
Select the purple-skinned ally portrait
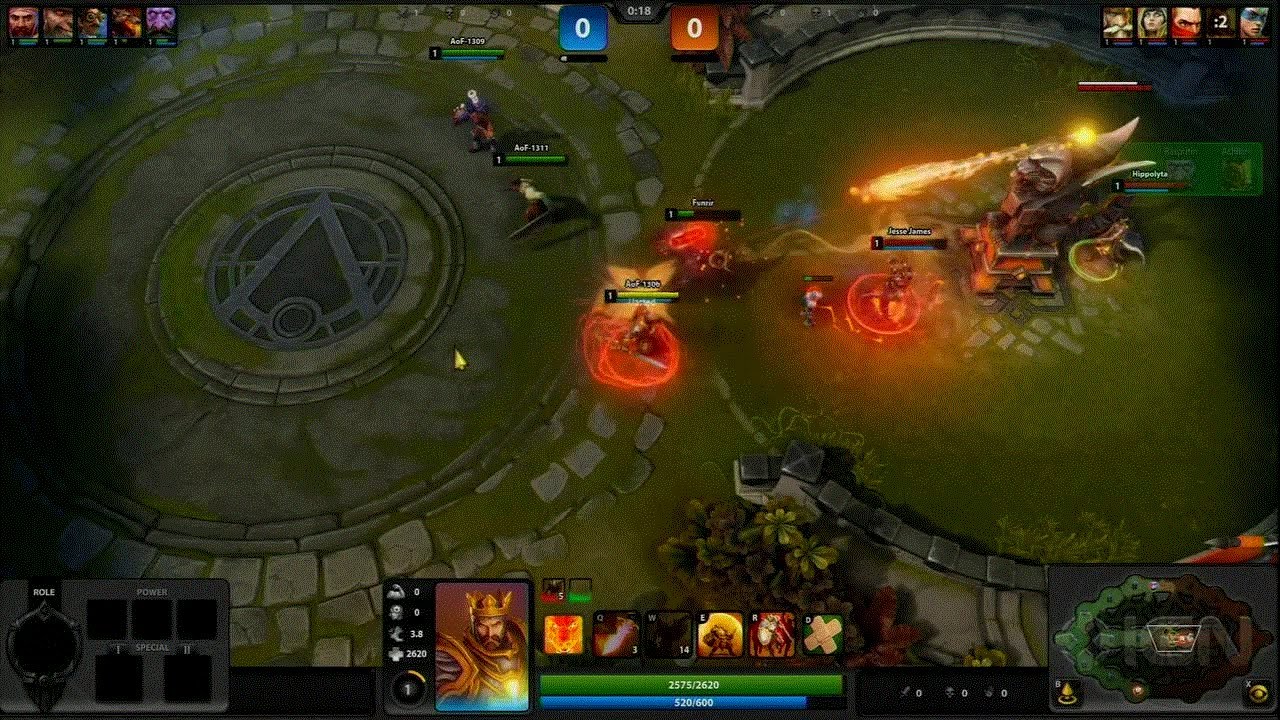(x=160, y=23)
